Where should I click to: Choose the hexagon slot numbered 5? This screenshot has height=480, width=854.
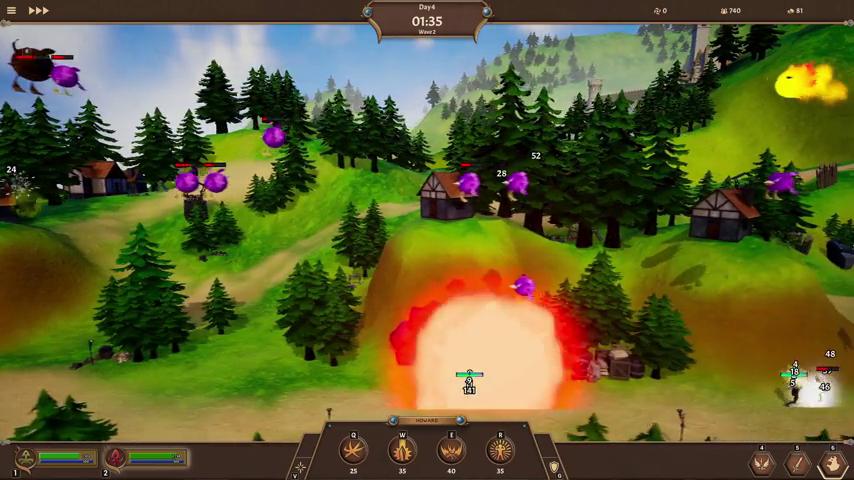pos(797,463)
